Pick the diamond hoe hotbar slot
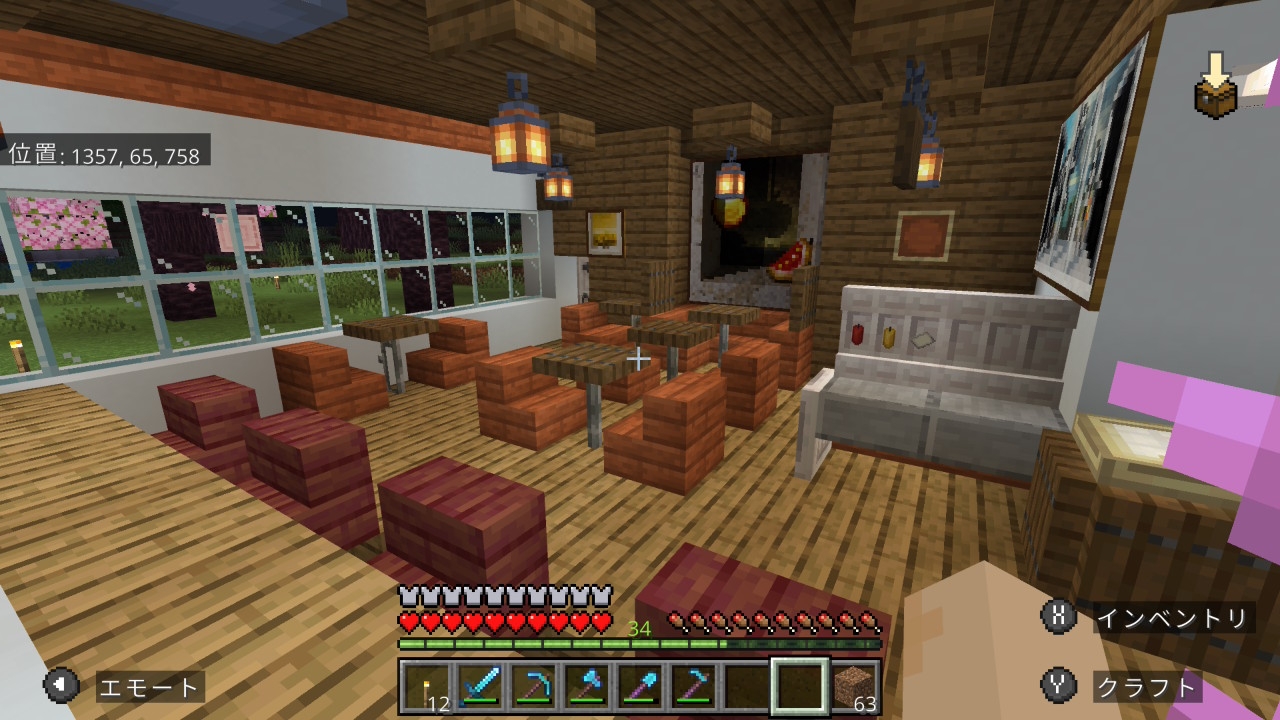Viewport: 1280px width, 720px height. pyautogui.click(x=691, y=687)
